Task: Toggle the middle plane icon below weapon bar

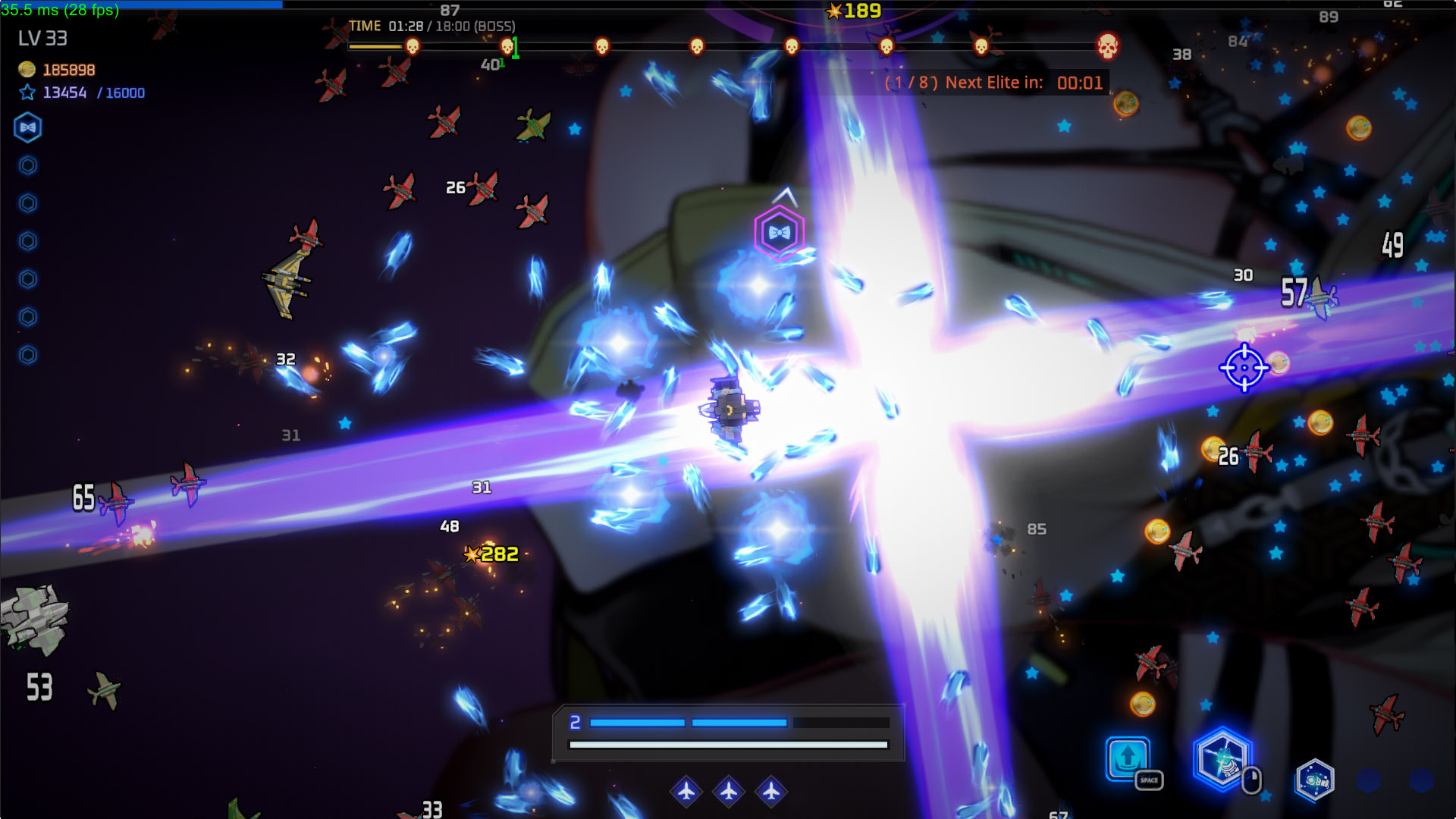Action: click(x=729, y=791)
